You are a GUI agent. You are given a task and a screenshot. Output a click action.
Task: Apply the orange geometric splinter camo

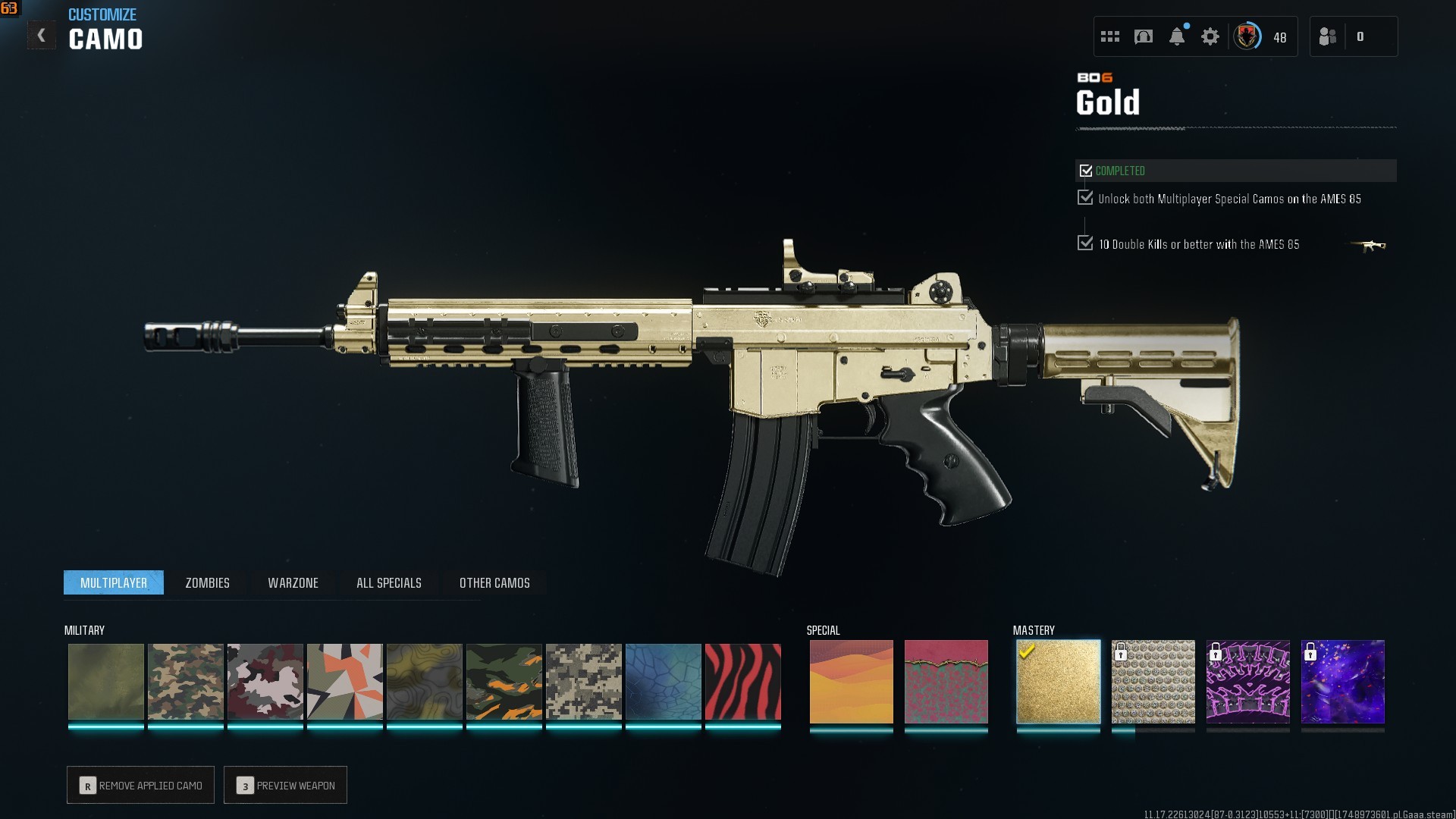(x=344, y=682)
